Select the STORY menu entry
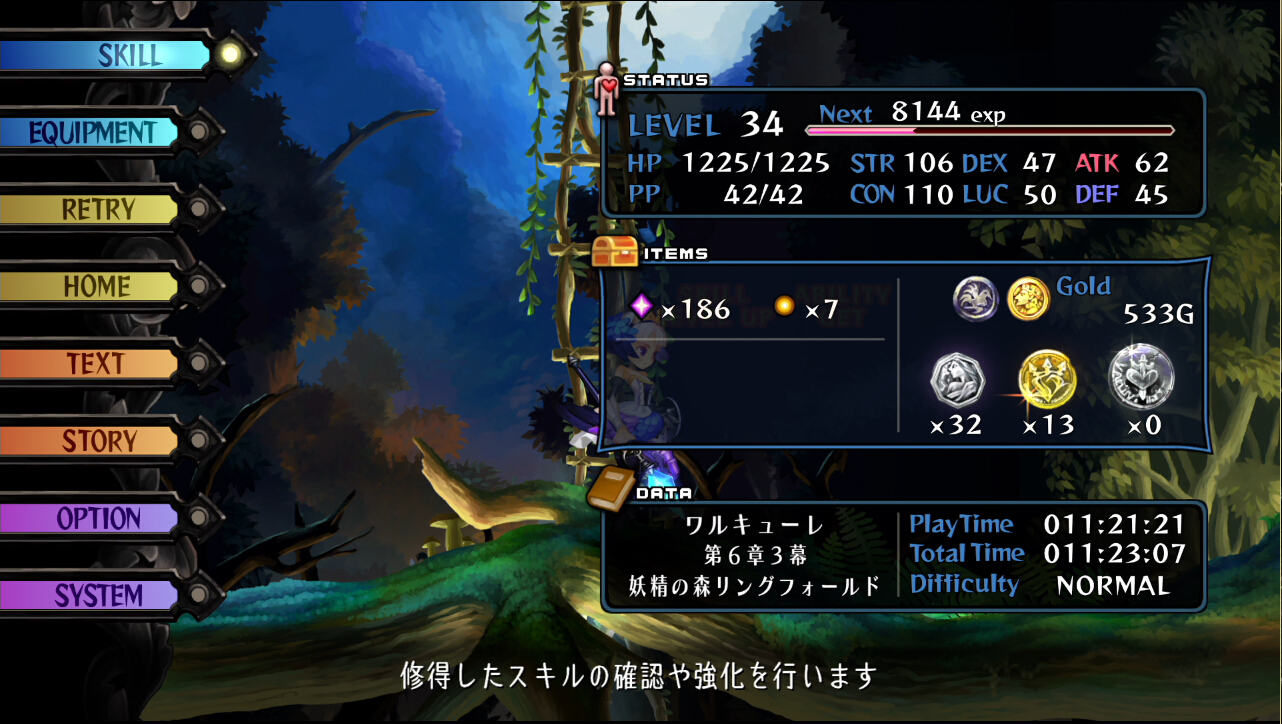The height and width of the screenshot is (724, 1282). click(99, 441)
